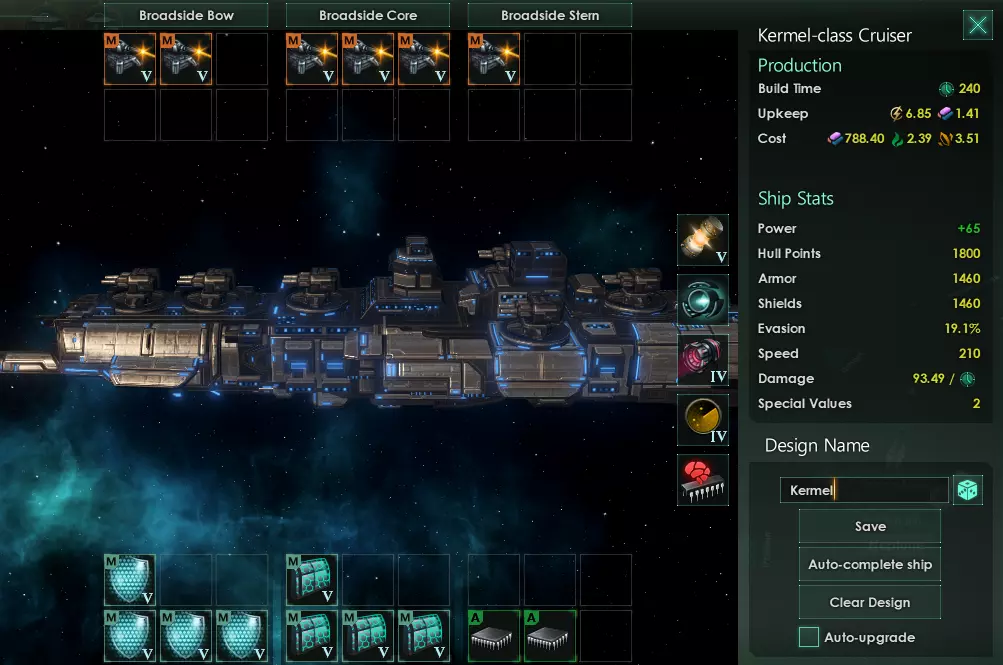1003x665 pixels.
Task: Select the yellow radar sensor component
Action: (703, 420)
